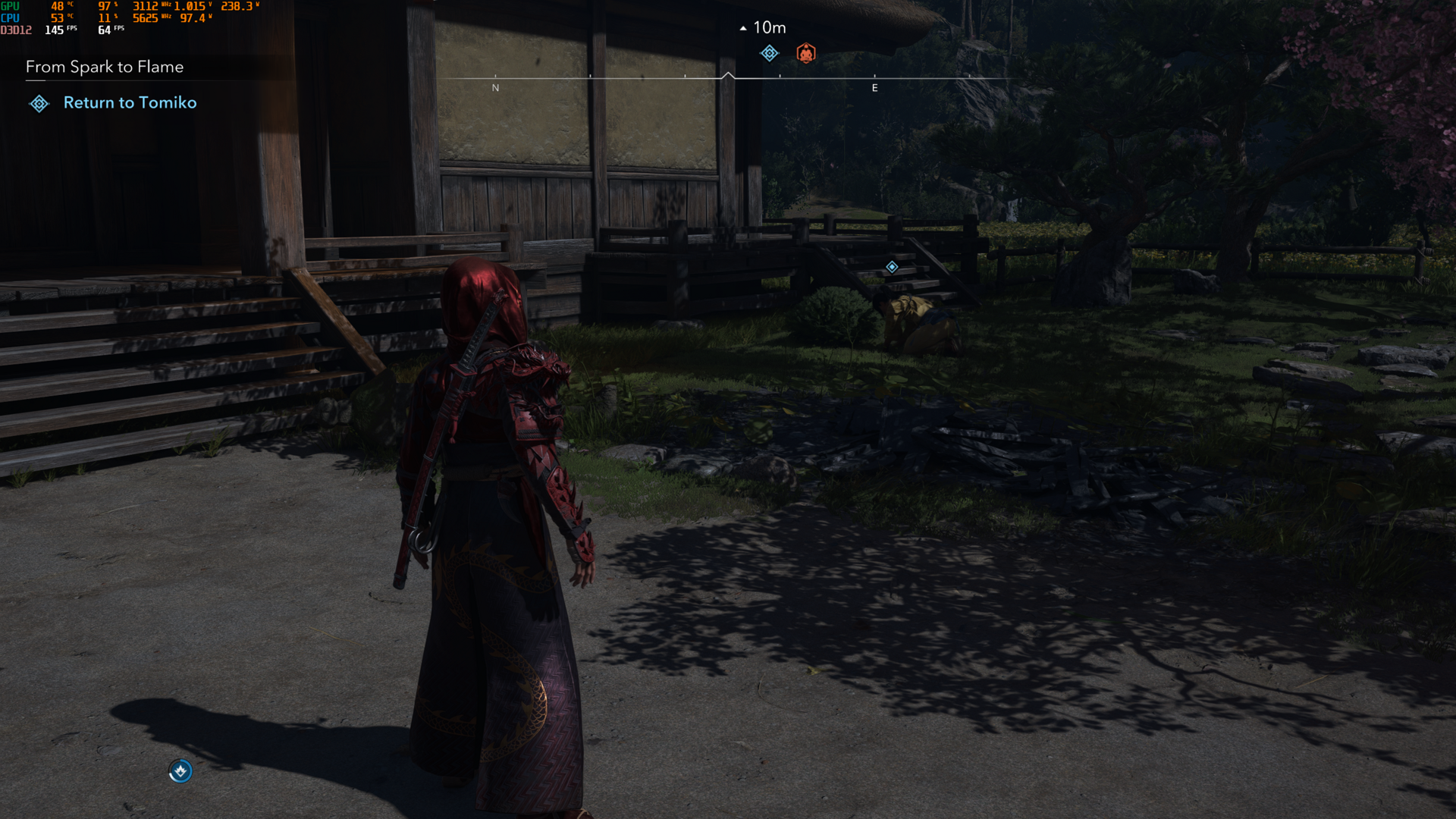Click the CPU label in the performance overlay
Image resolution: width=1456 pixels, height=819 pixels.
click(x=9, y=17)
